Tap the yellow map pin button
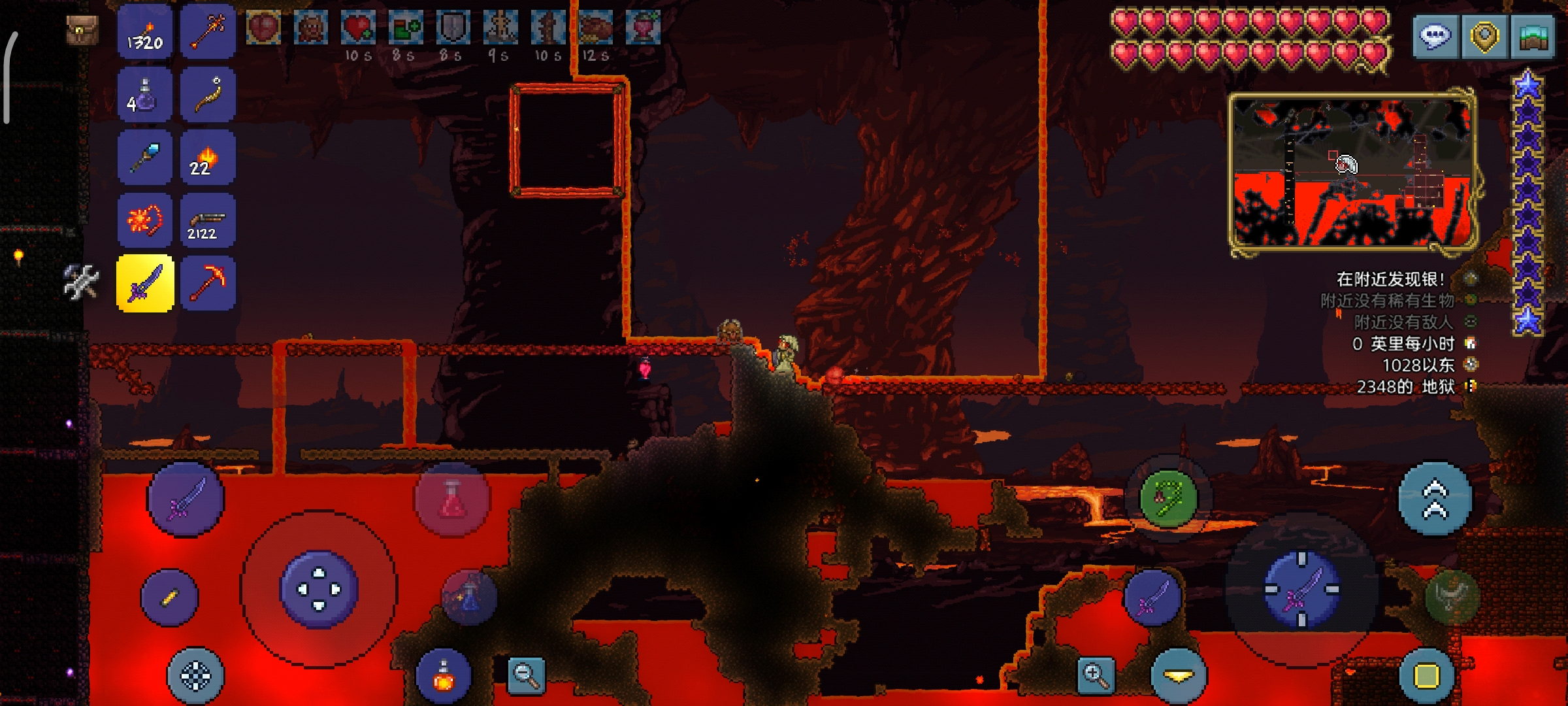This screenshot has width=1568, height=706. click(x=1484, y=37)
